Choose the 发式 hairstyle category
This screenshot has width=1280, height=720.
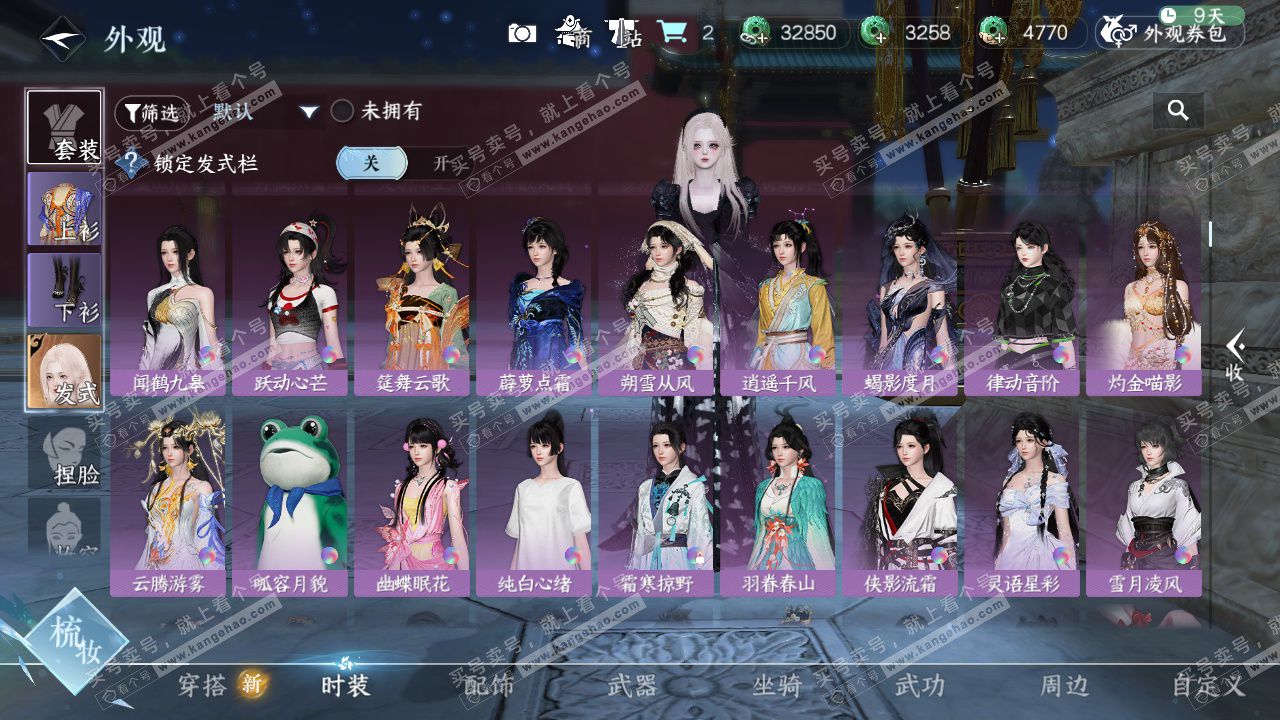64,371
